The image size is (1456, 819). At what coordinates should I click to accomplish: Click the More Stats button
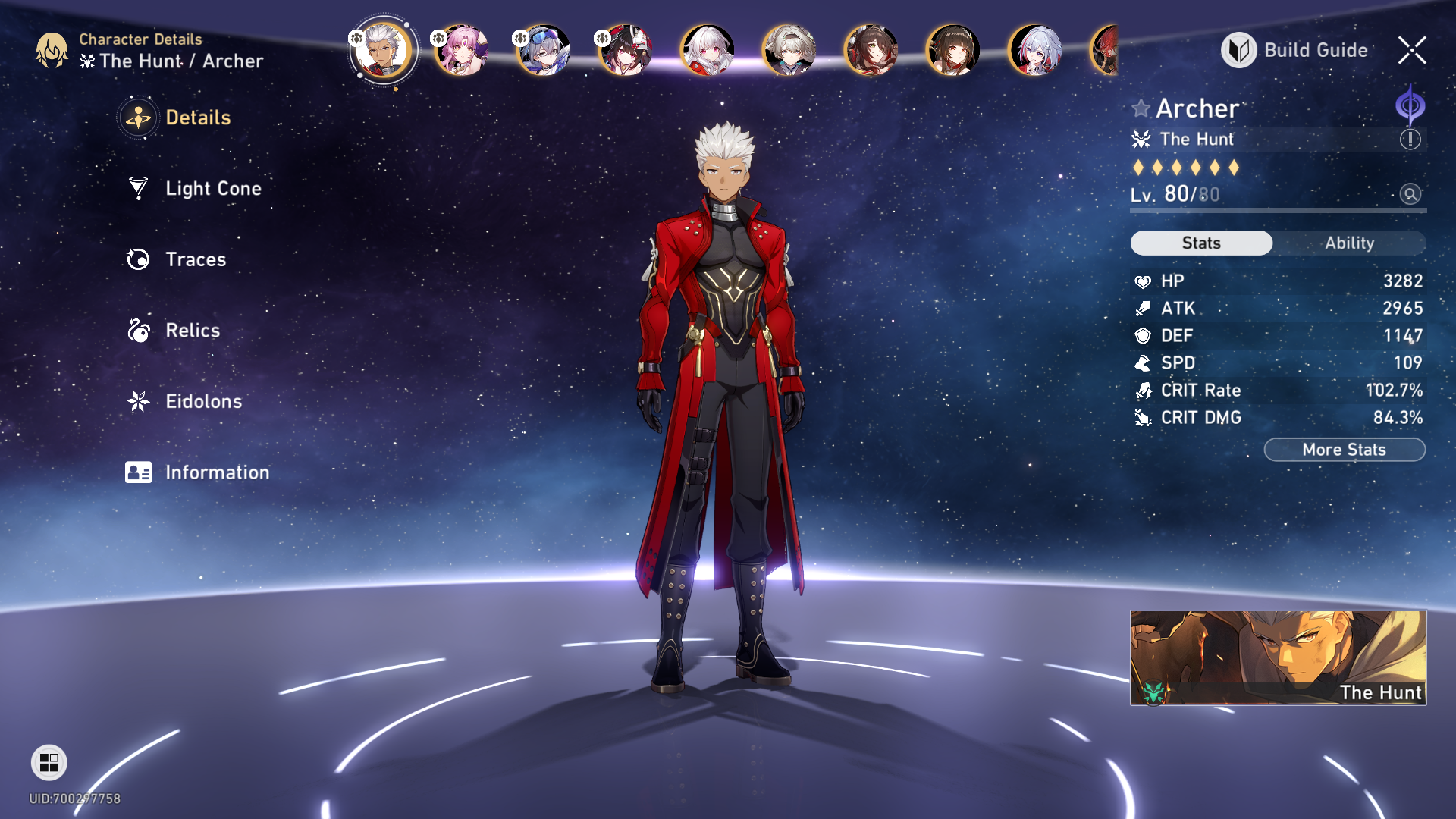tap(1344, 450)
